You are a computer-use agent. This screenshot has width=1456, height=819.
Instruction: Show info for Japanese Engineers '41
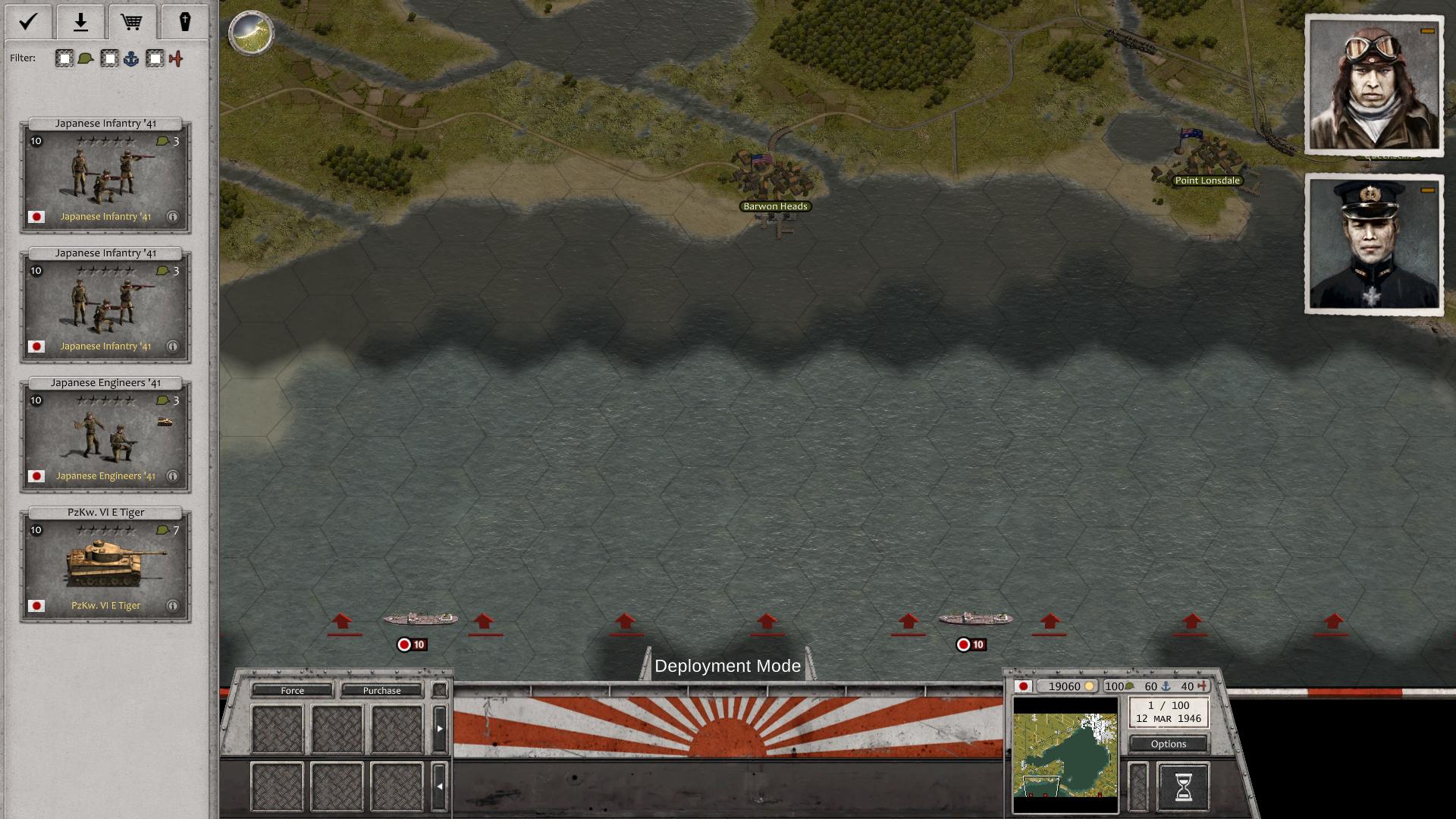[173, 476]
